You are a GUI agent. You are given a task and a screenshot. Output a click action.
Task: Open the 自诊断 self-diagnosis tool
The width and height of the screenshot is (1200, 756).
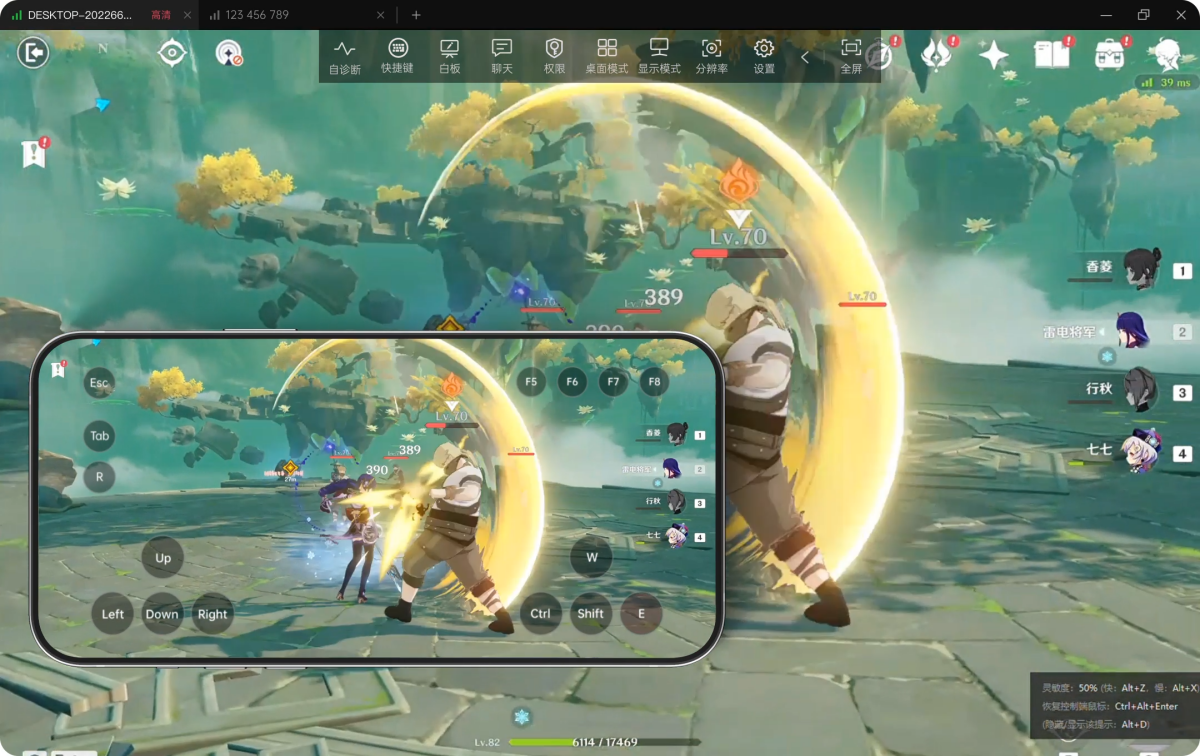click(344, 57)
